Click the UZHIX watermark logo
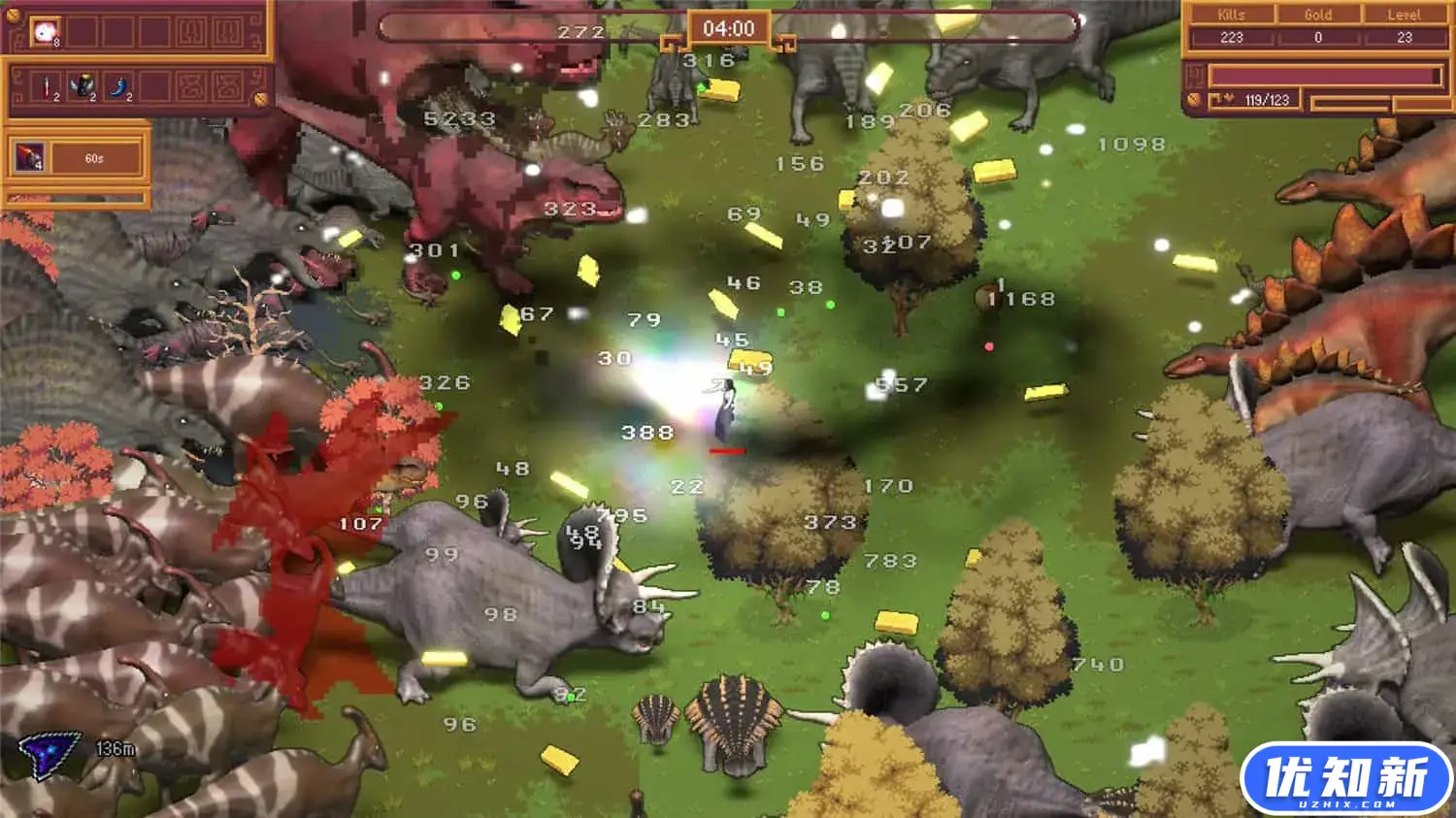Viewport: 1456px width, 818px height. coord(1345,779)
